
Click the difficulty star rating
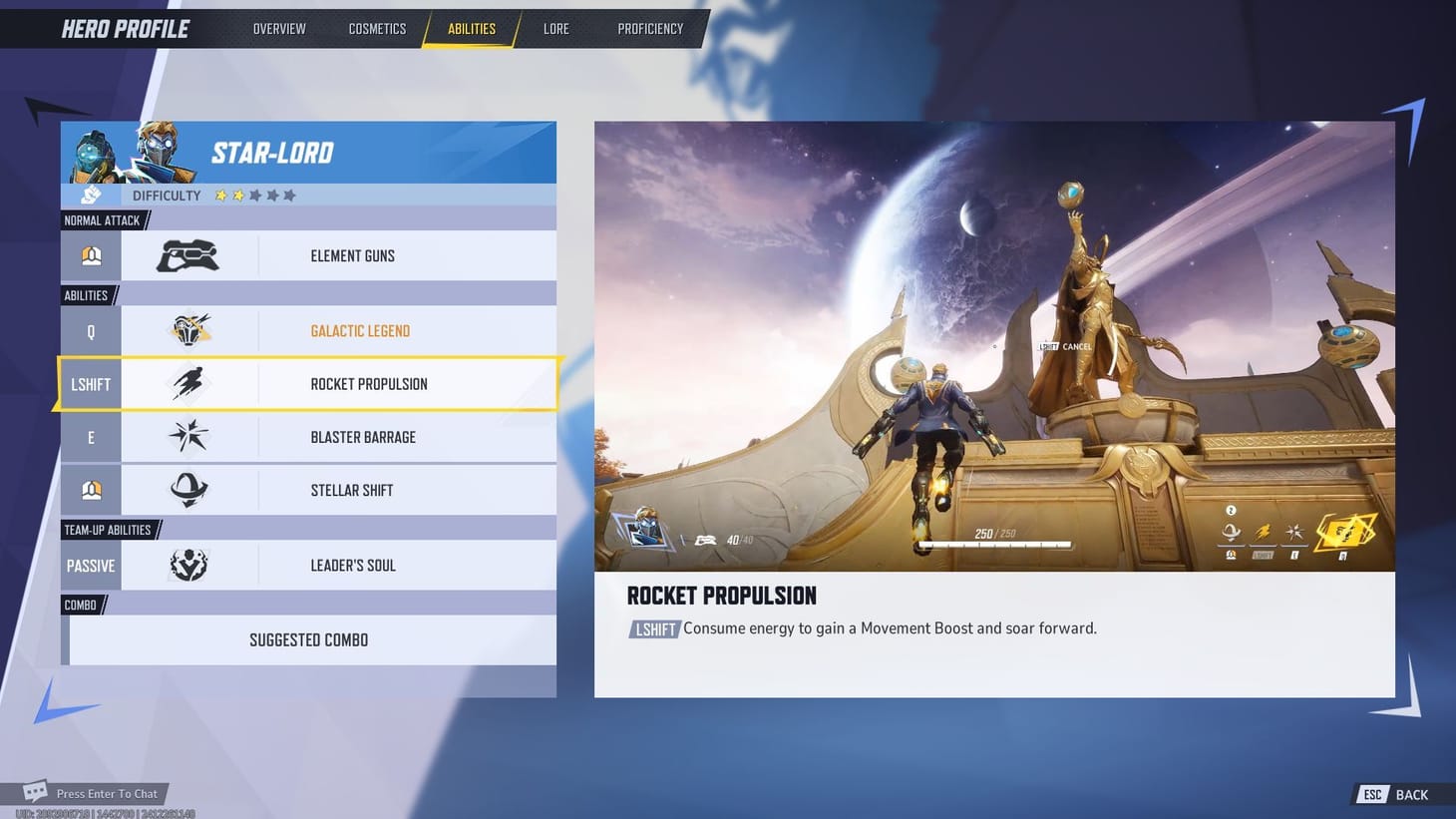click(x=254, y=196)
